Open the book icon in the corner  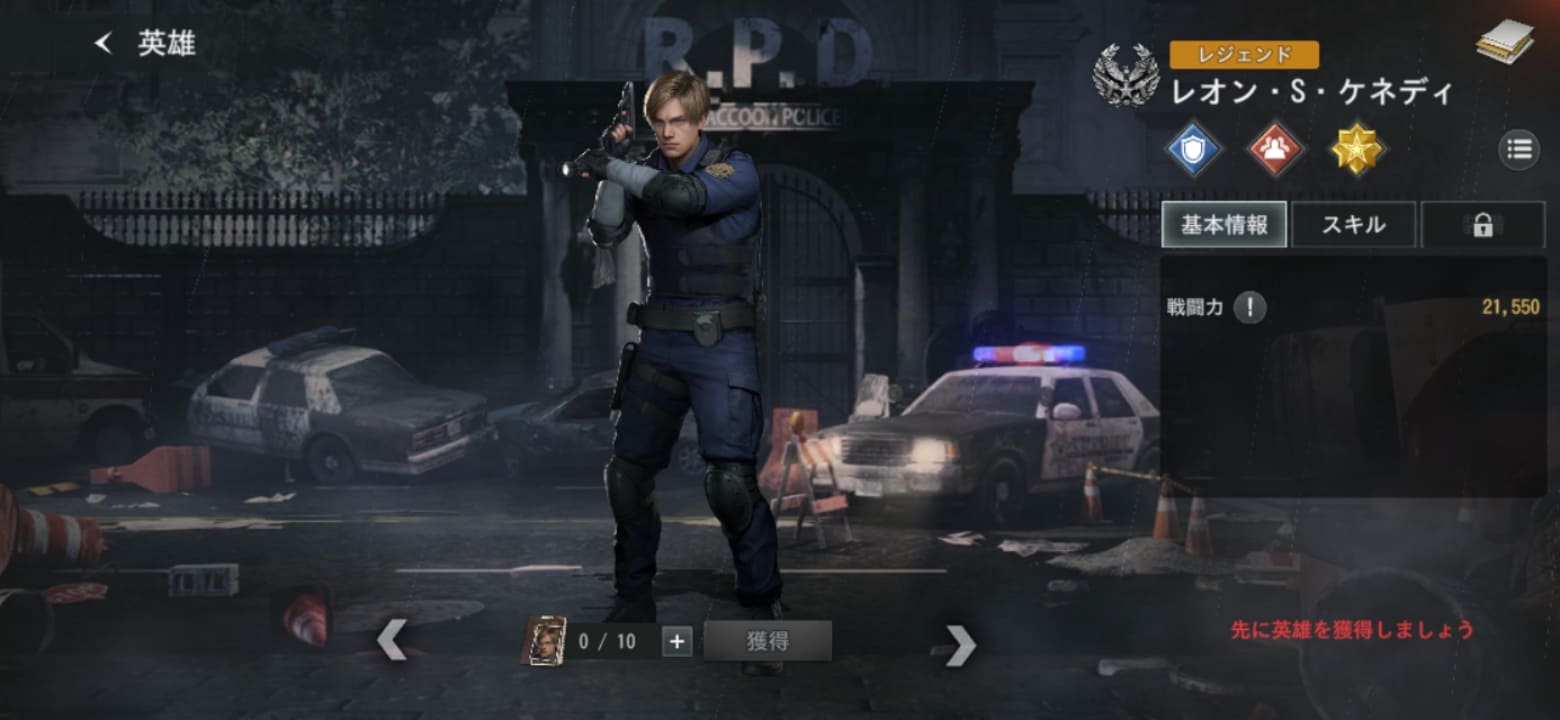click(1504, 41)
